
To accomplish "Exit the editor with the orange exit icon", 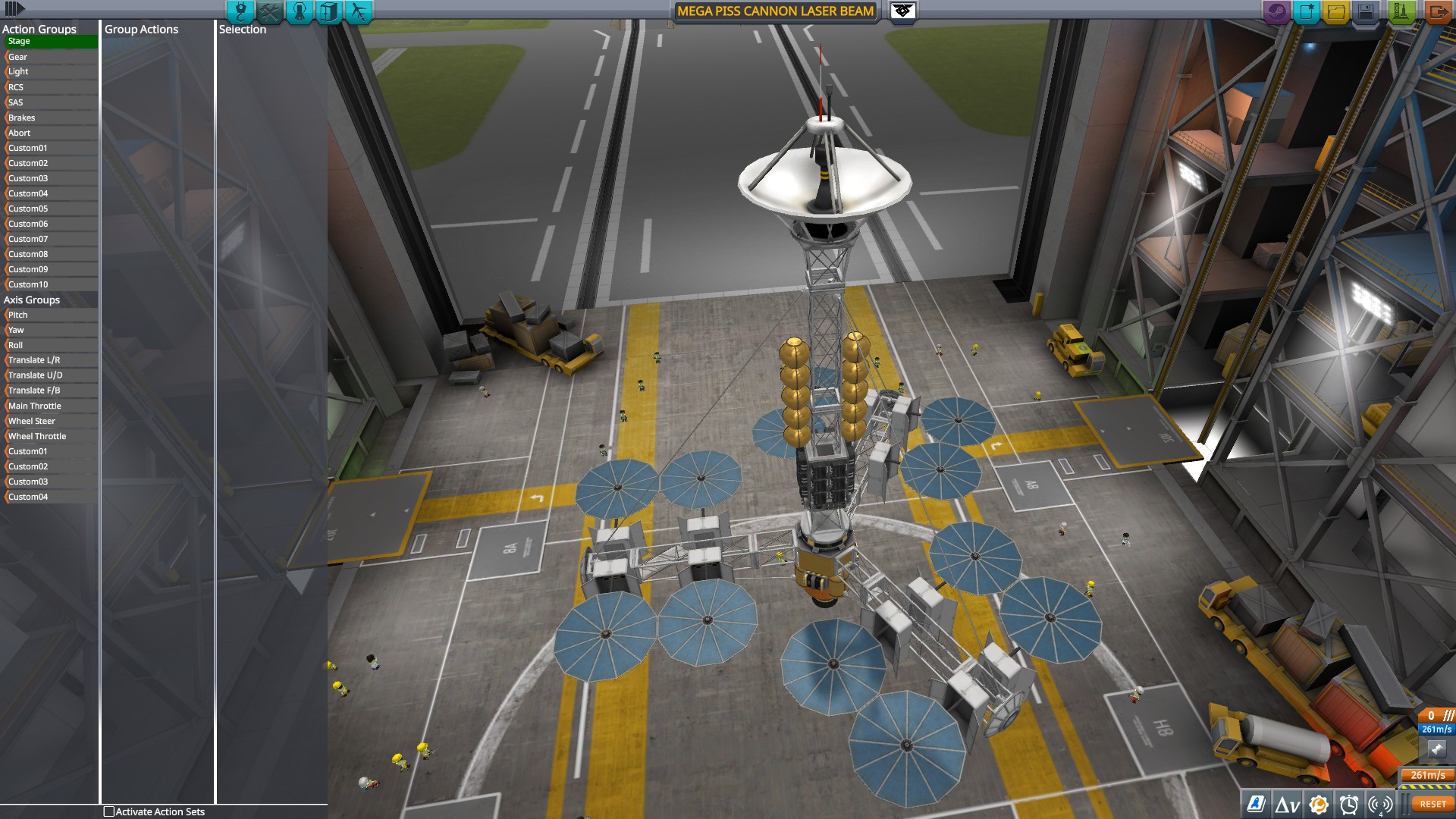I will [1438, 11].
